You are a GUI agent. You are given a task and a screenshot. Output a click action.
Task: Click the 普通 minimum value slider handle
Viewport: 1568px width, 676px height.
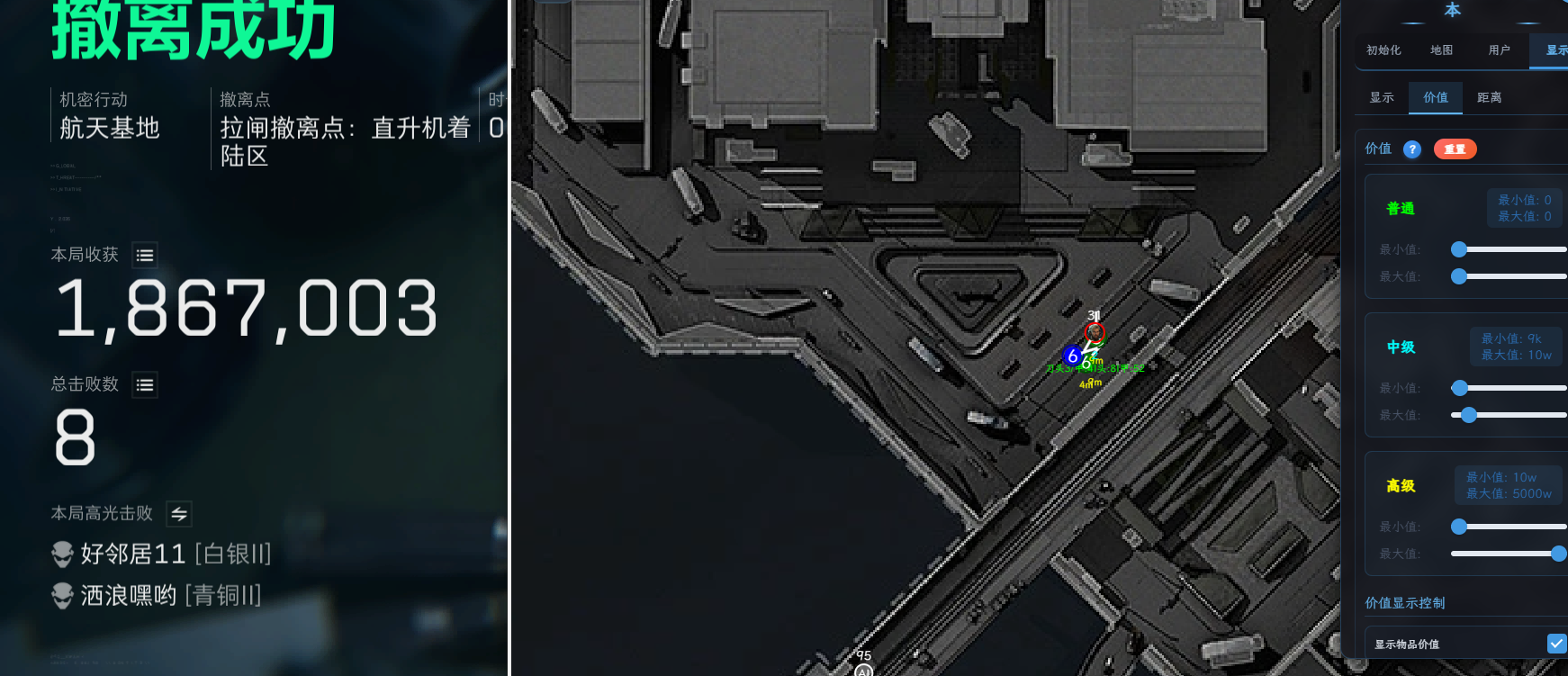1459,249
